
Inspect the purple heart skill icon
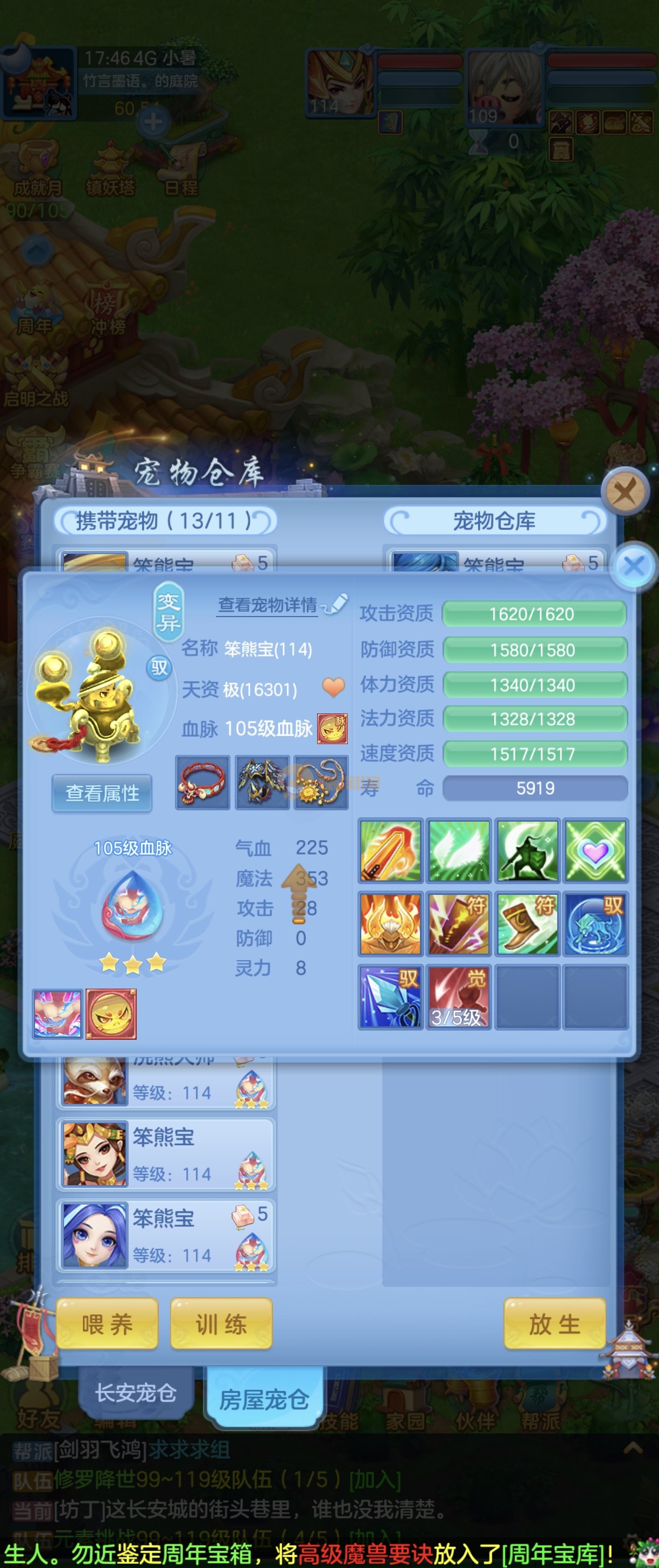pos(595,850)
